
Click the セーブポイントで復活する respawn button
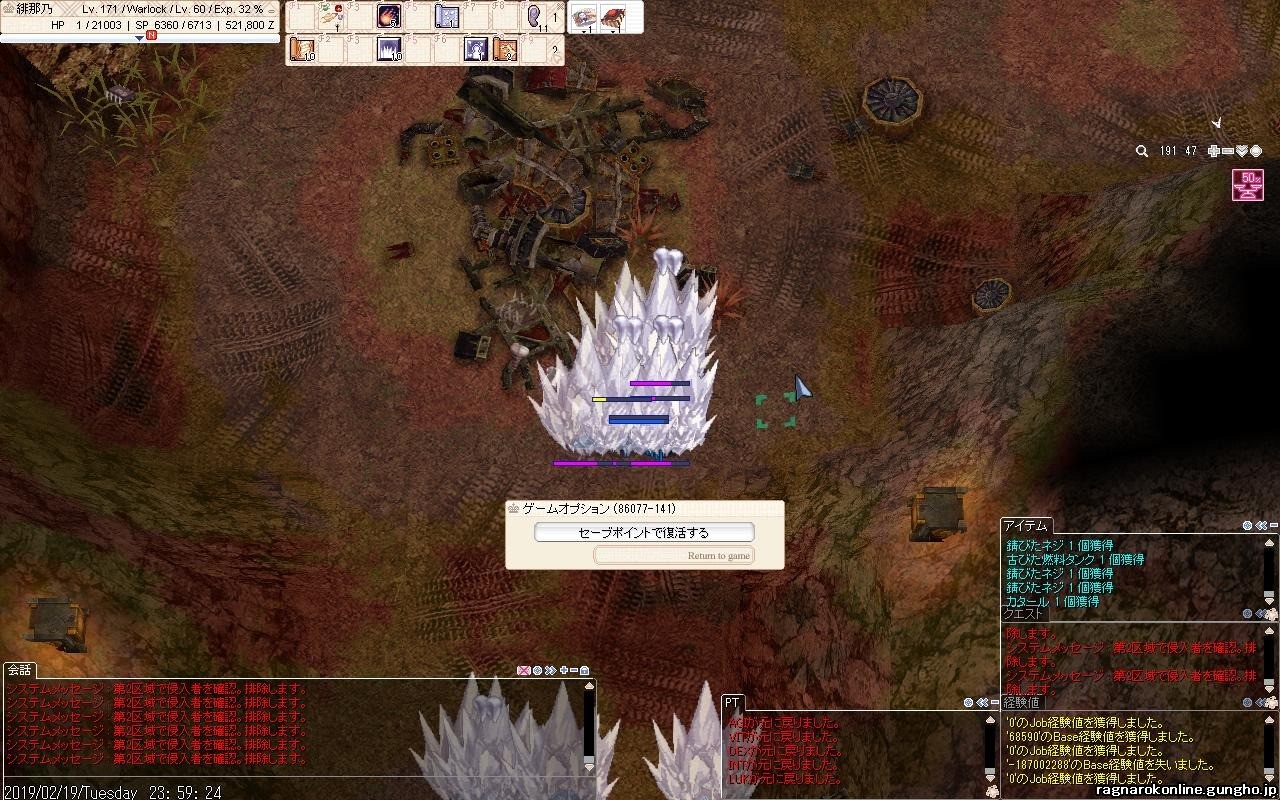point(644,533)
